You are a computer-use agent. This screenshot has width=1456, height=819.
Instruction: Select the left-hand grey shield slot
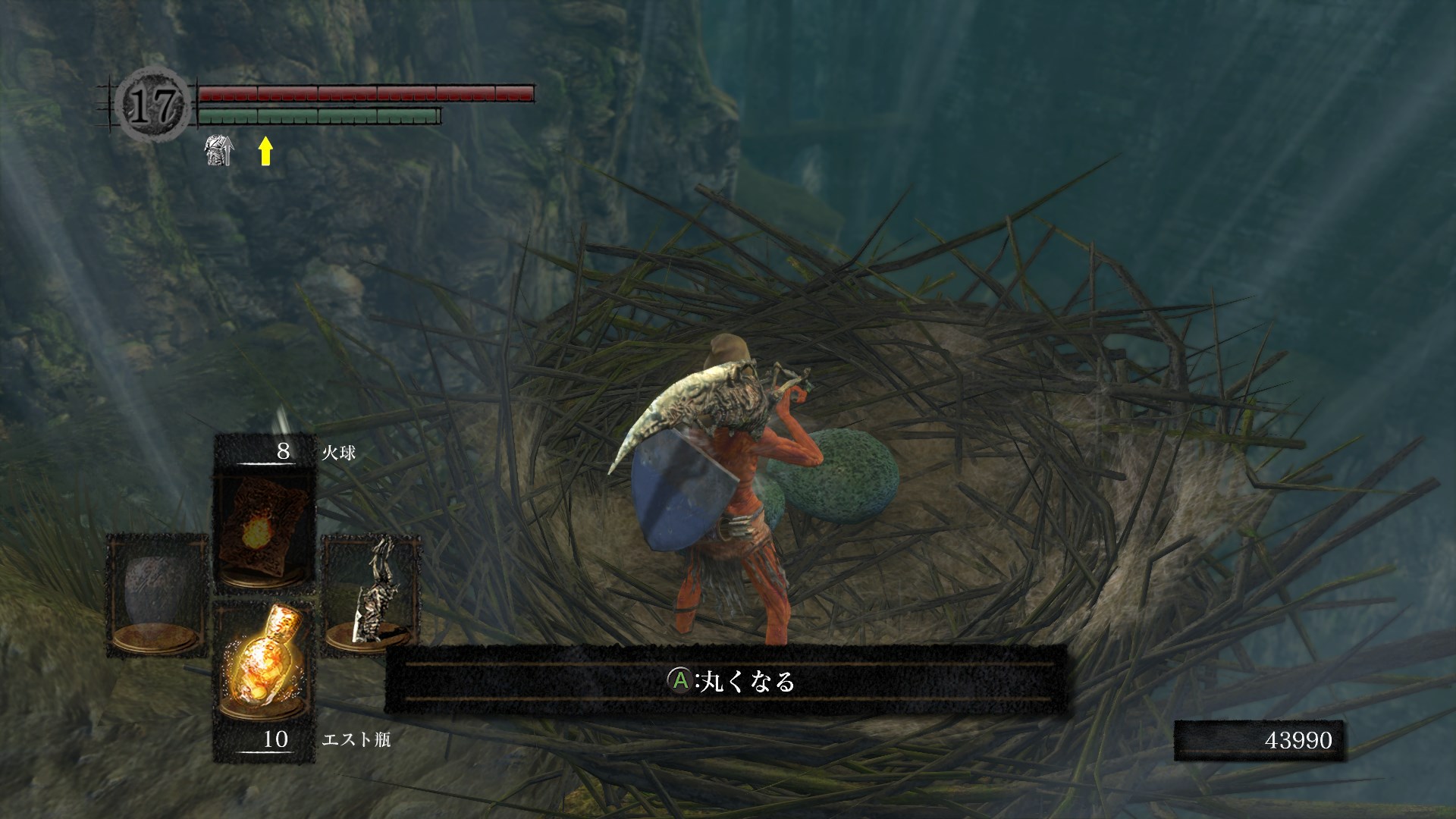(158, 595)
